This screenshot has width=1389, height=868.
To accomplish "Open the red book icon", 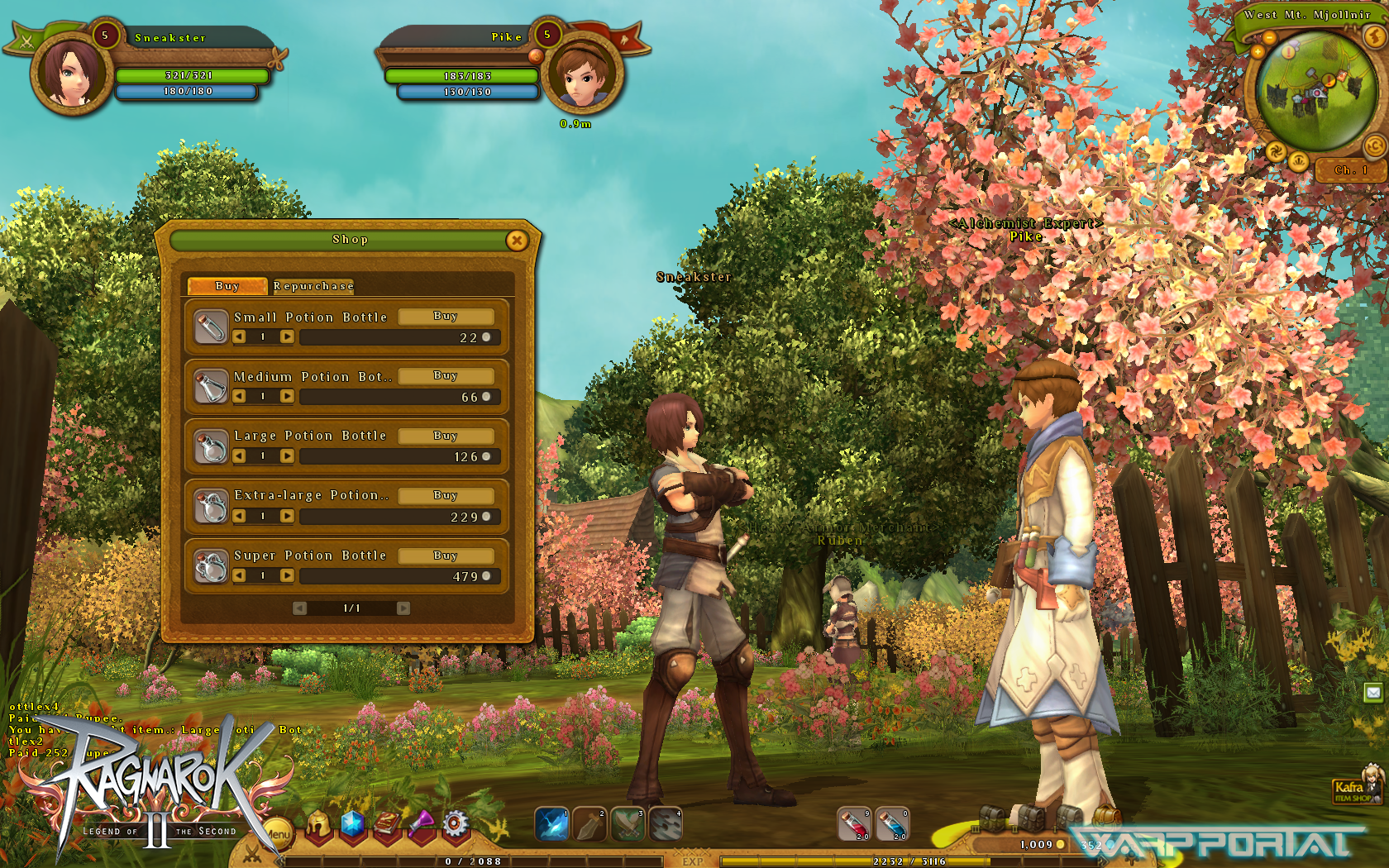I will pos(386,824).
